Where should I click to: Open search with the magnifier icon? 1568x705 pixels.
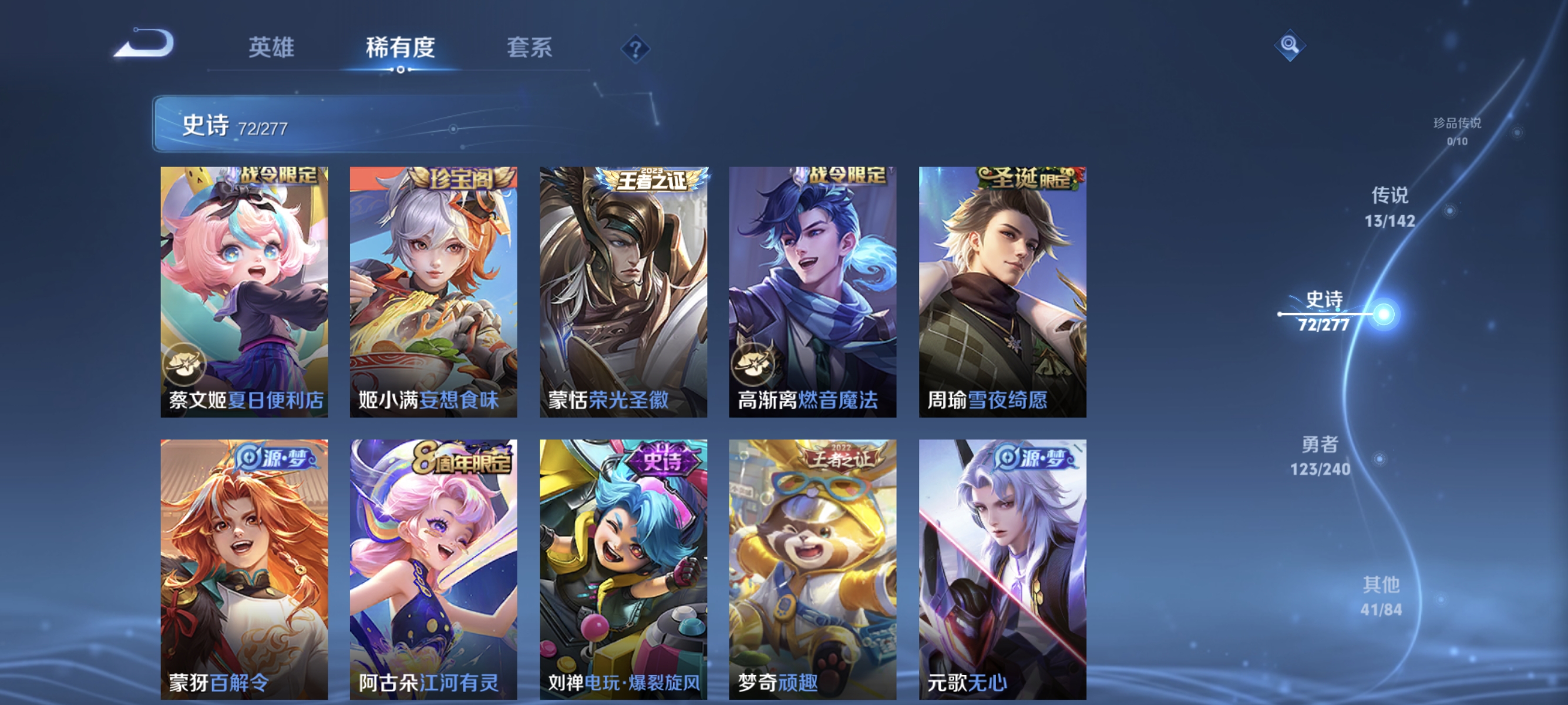coord(1290,45)
